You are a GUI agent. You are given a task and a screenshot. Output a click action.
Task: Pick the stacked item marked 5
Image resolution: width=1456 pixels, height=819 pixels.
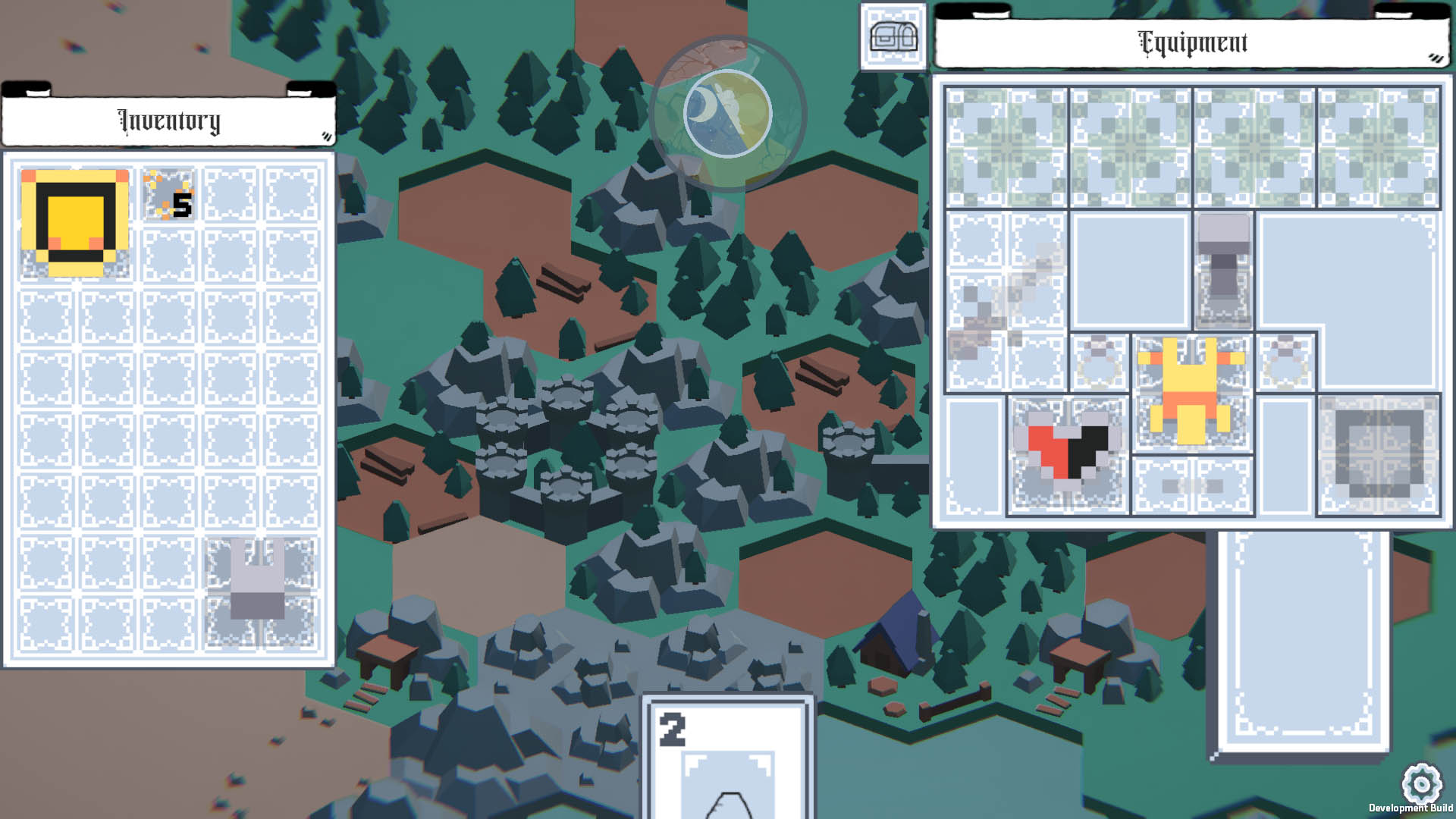(x=169, y=196)
